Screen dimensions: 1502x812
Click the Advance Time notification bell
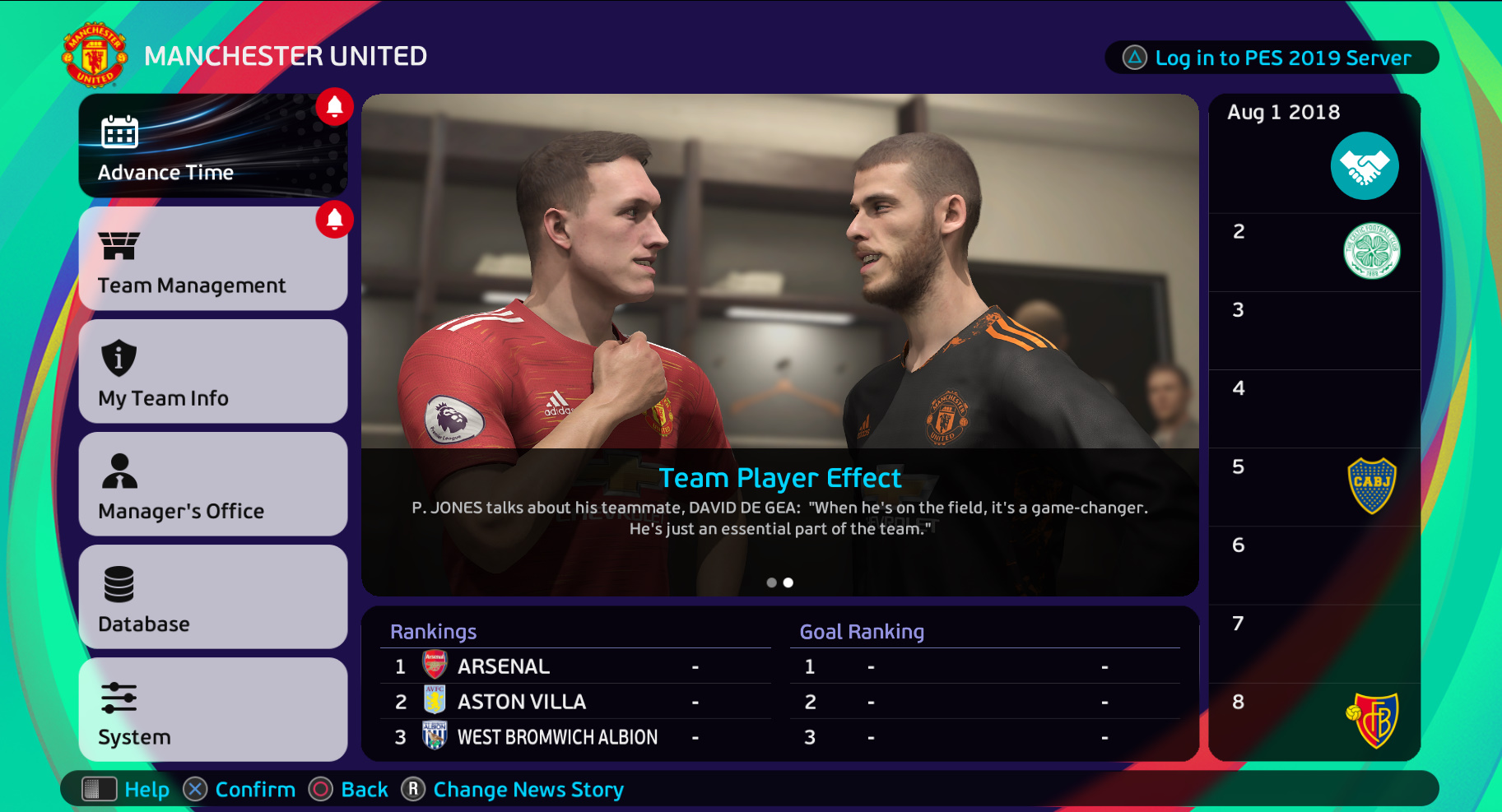(334, 106)
